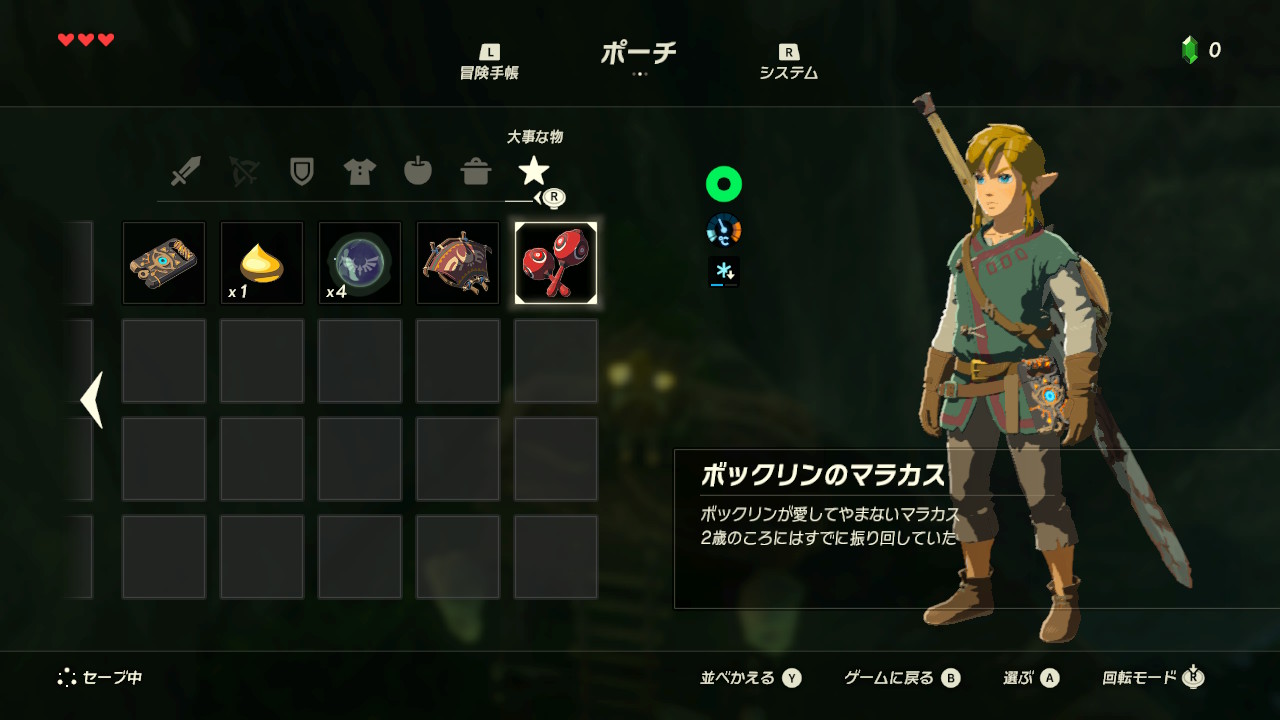Select the star key items tab
Image resolution: width=1280 pixels, height=720 pixels.
533,171
